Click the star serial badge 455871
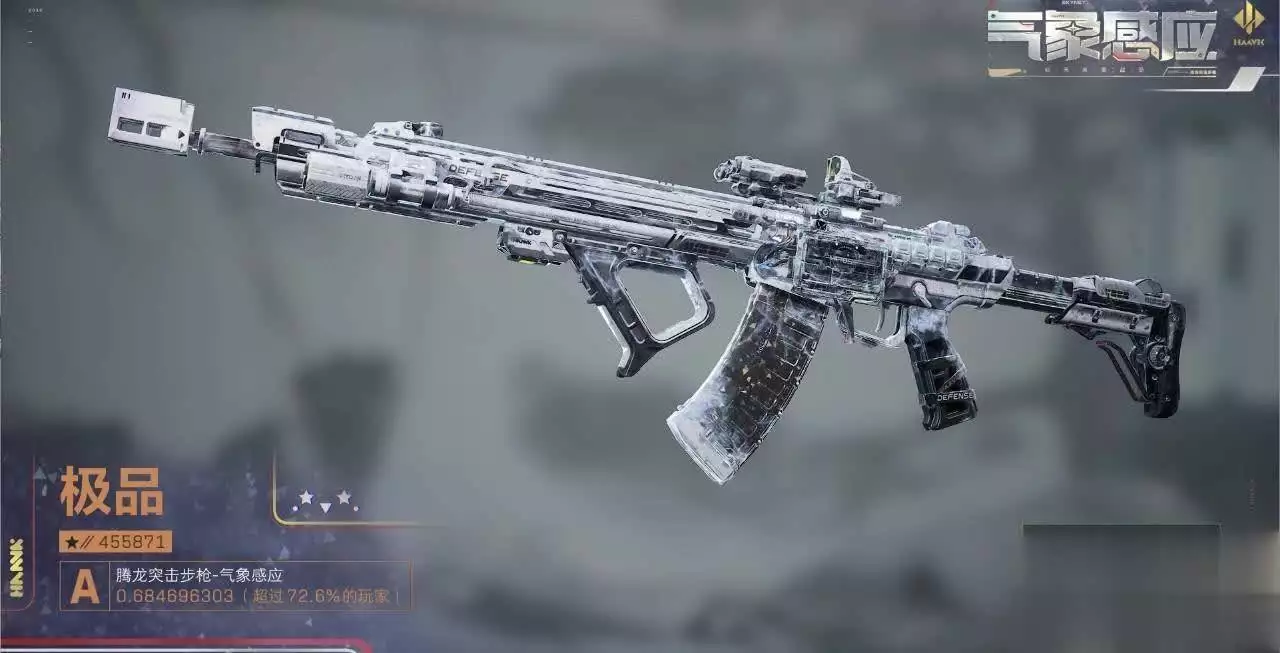The width and height of the screenshot is (1280, 653). click(x=116, y=542)
